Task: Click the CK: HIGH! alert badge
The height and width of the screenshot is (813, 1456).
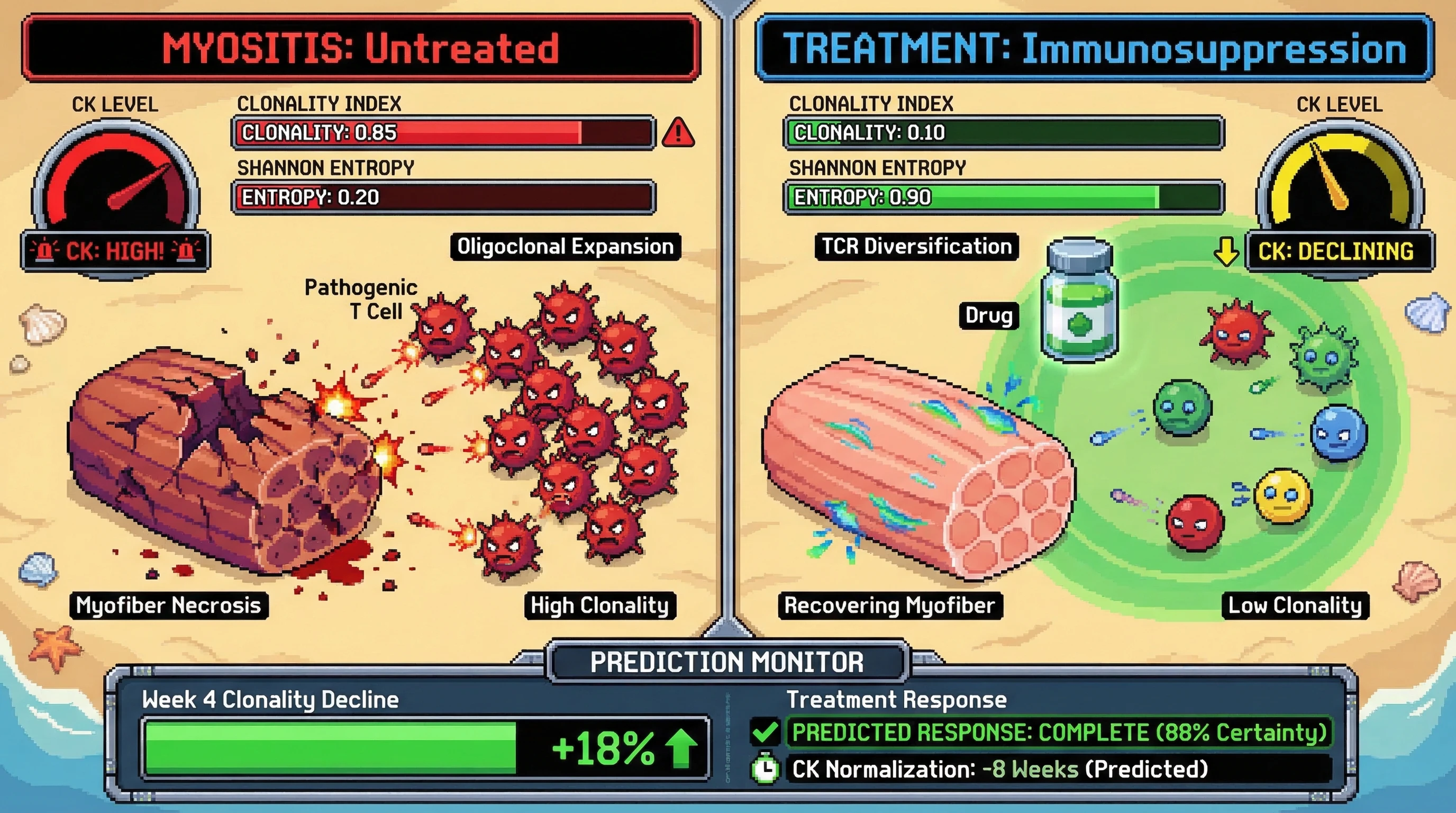Action: click(115, 250)
